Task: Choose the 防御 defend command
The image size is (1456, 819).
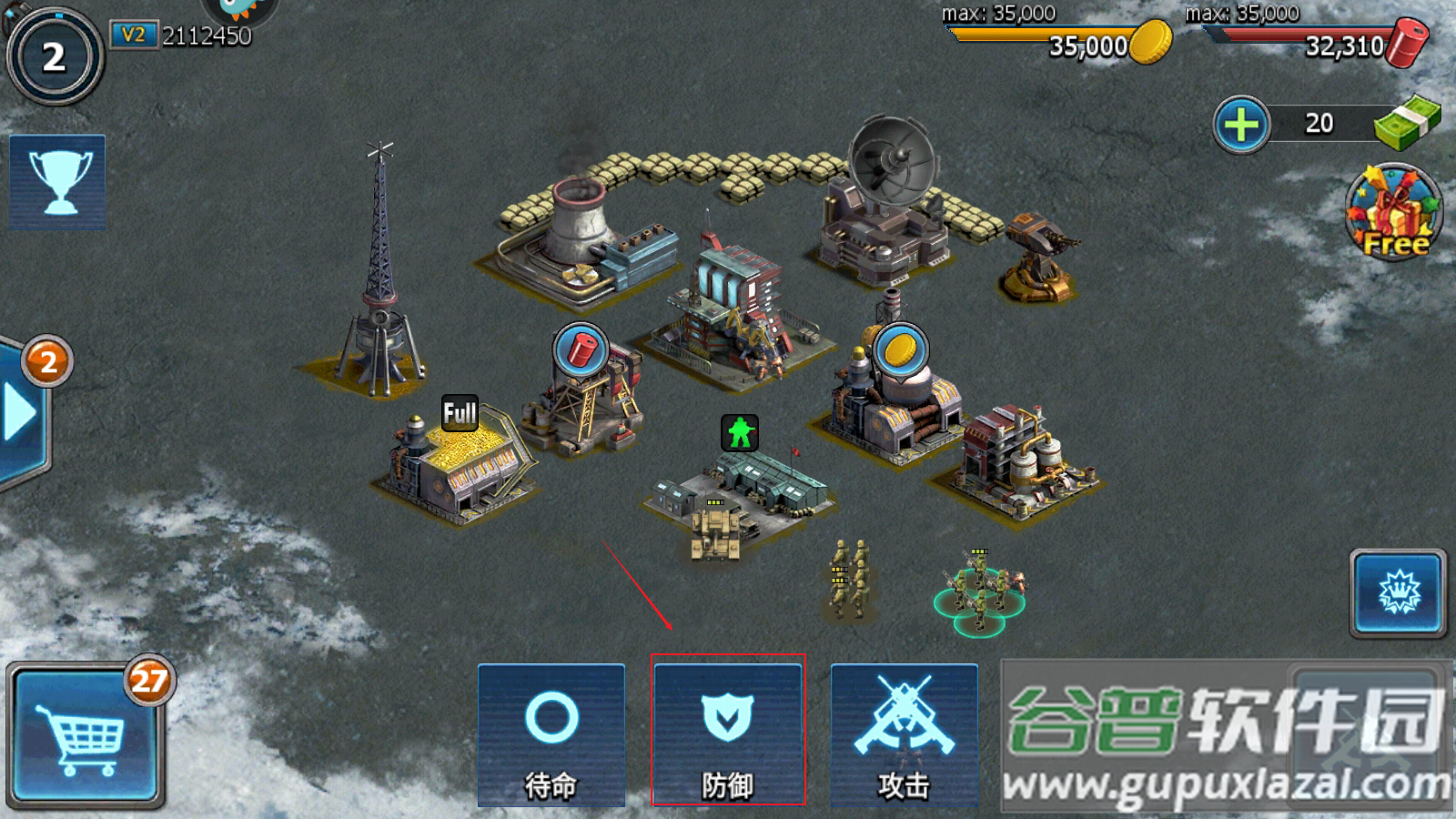Action: [x=728, y=735]
